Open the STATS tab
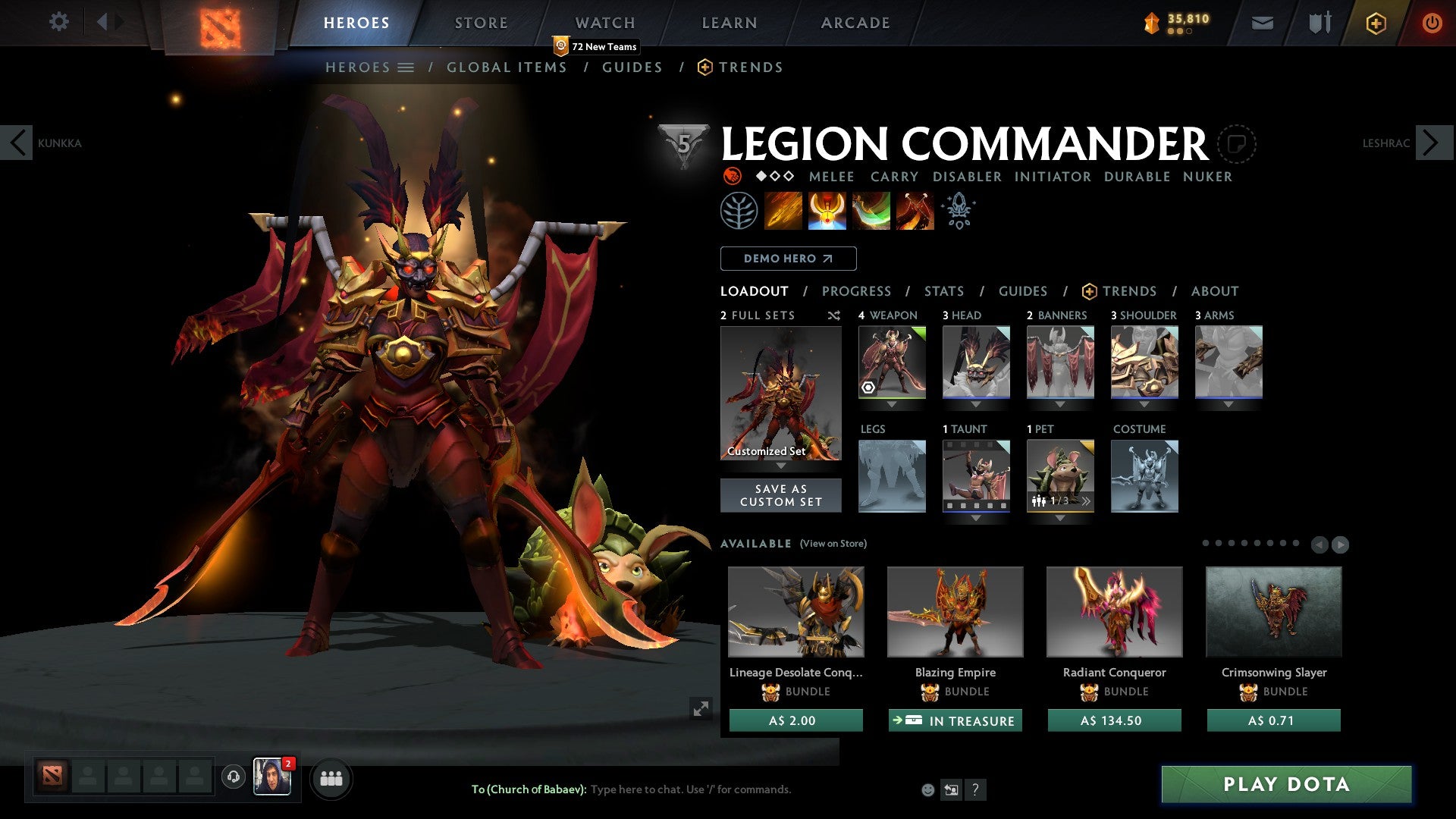The width and height of the screenshot is (1456, 819). click(943, 290)
